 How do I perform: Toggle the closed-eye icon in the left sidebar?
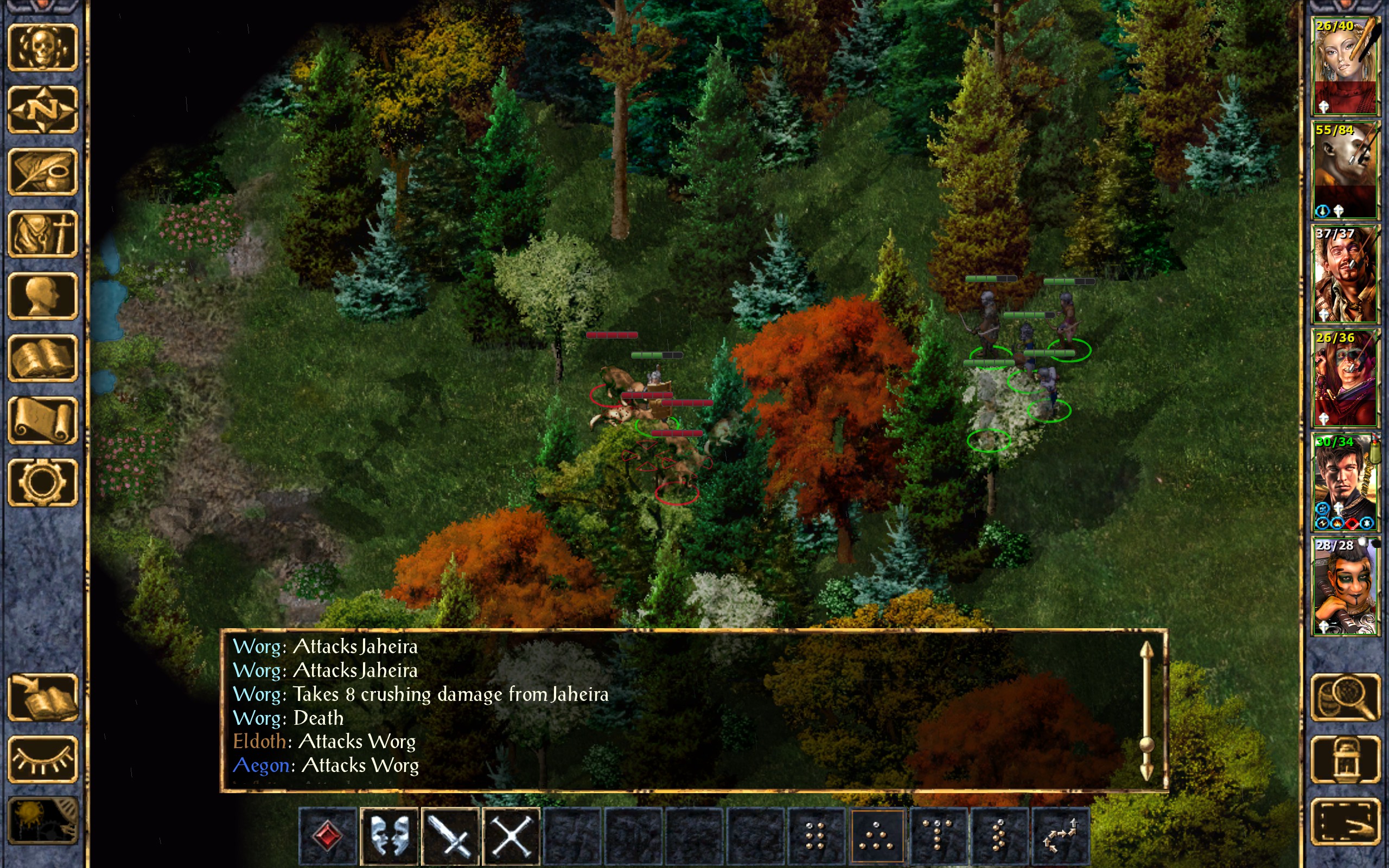pyautogui.click(x=42, y=759)
